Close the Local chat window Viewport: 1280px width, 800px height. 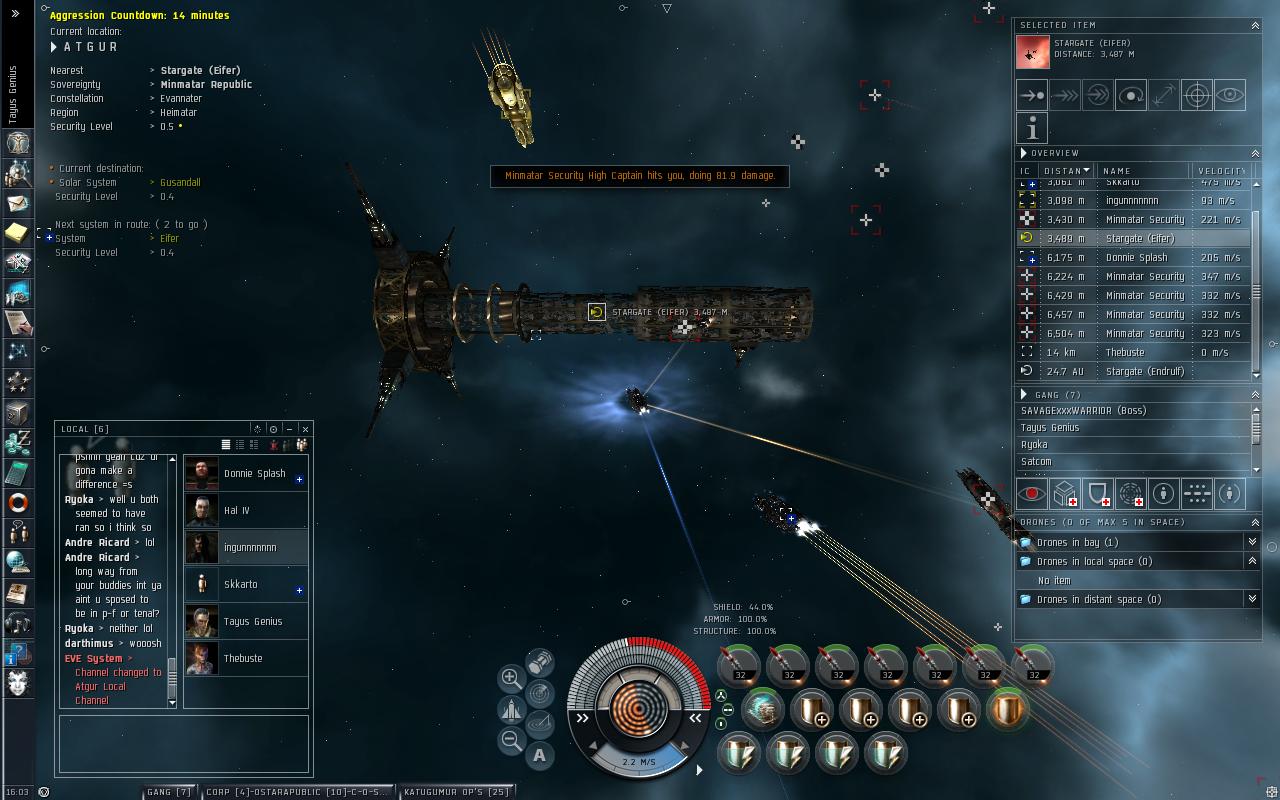[305, 429]
